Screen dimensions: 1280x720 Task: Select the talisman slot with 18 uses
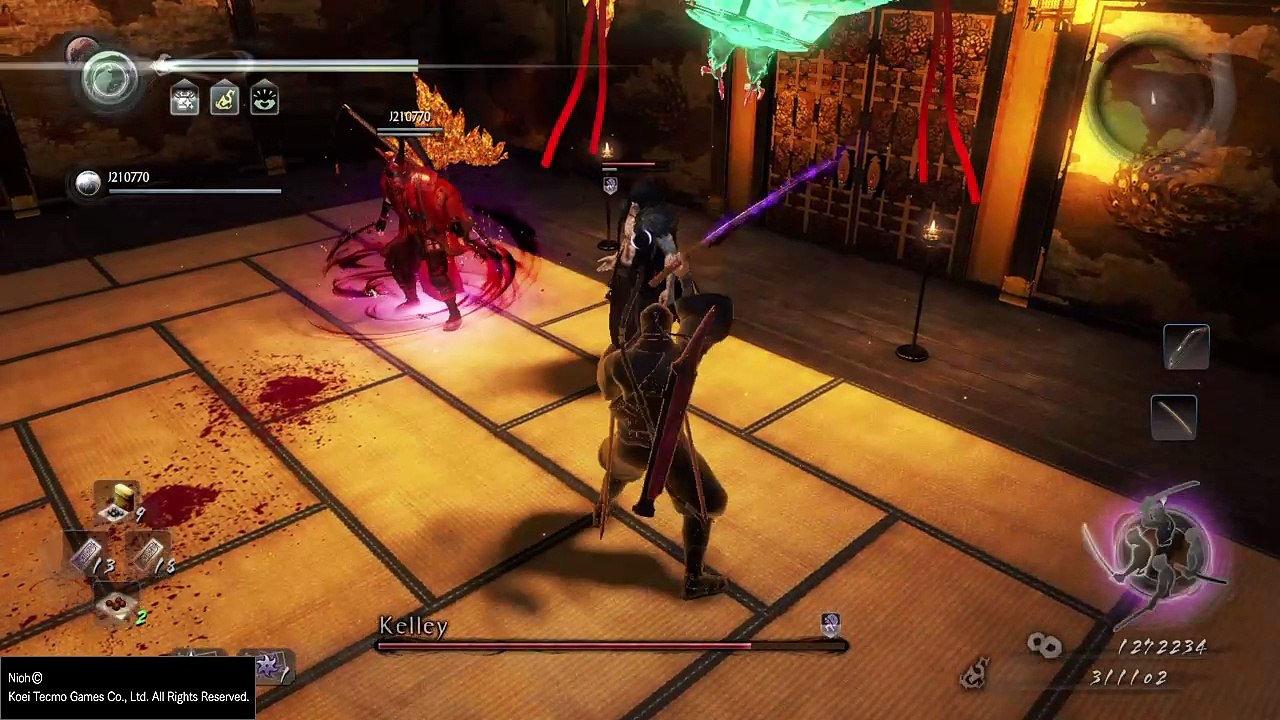[x=150, y=554]
